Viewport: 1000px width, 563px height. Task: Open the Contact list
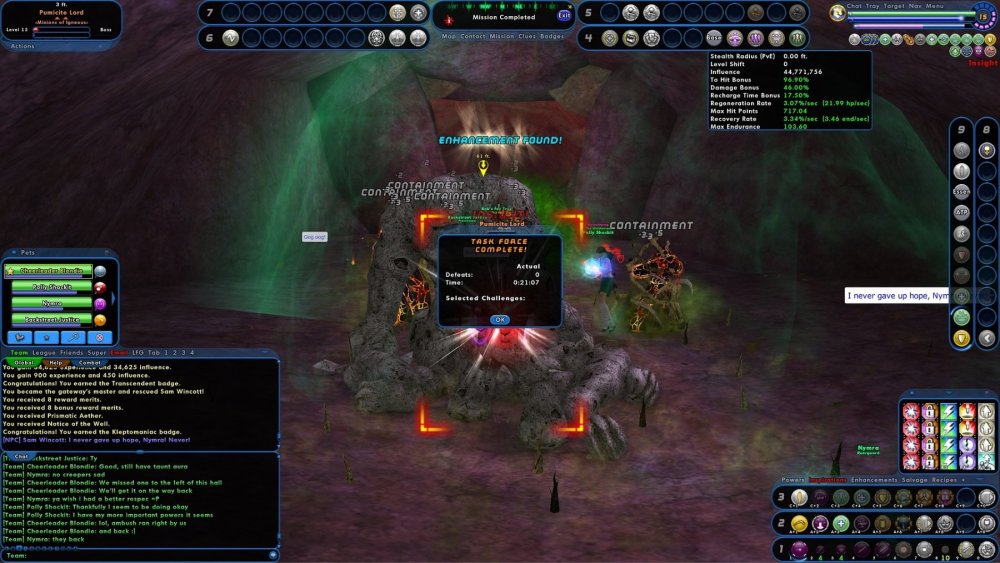click(x=474, y=37)
